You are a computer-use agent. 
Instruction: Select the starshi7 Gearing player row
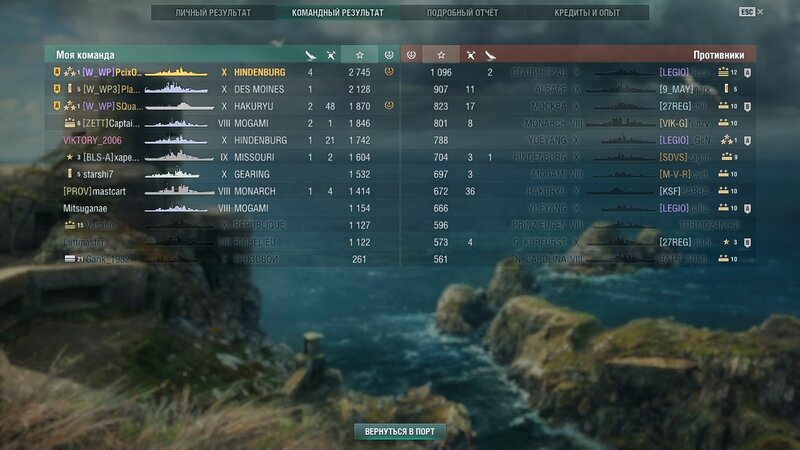coord(220,174)
